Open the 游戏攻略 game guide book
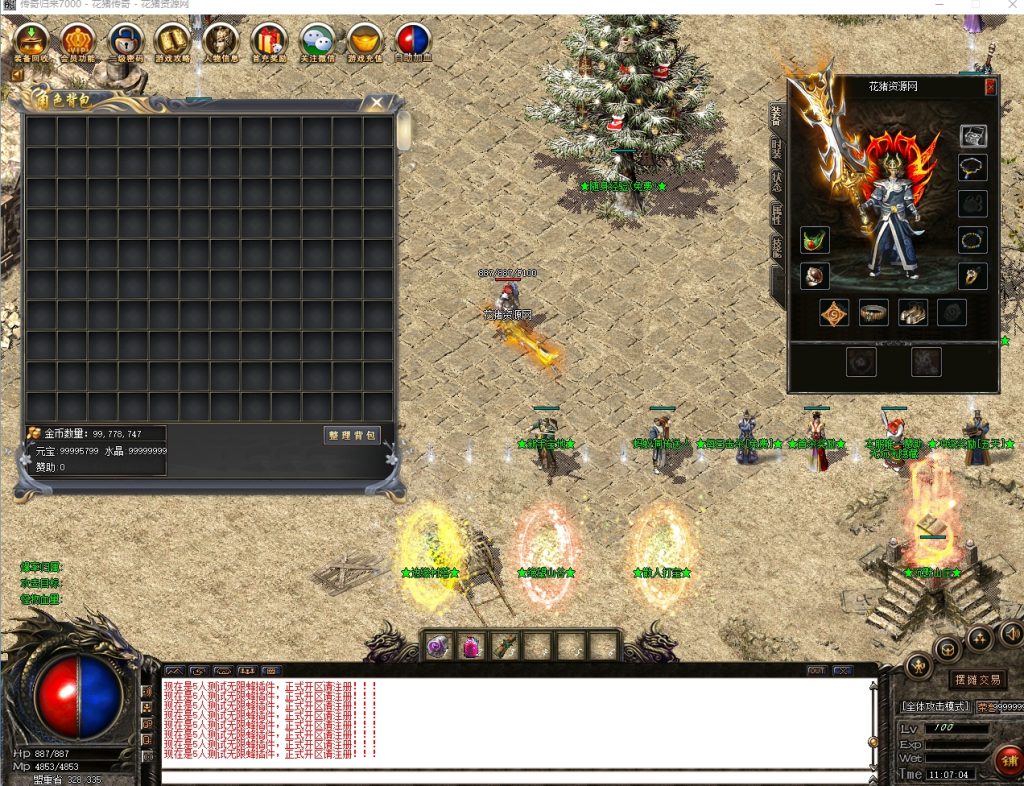Image resolution: width=1024 pixels, height=786 pixels. click(174, 42)
